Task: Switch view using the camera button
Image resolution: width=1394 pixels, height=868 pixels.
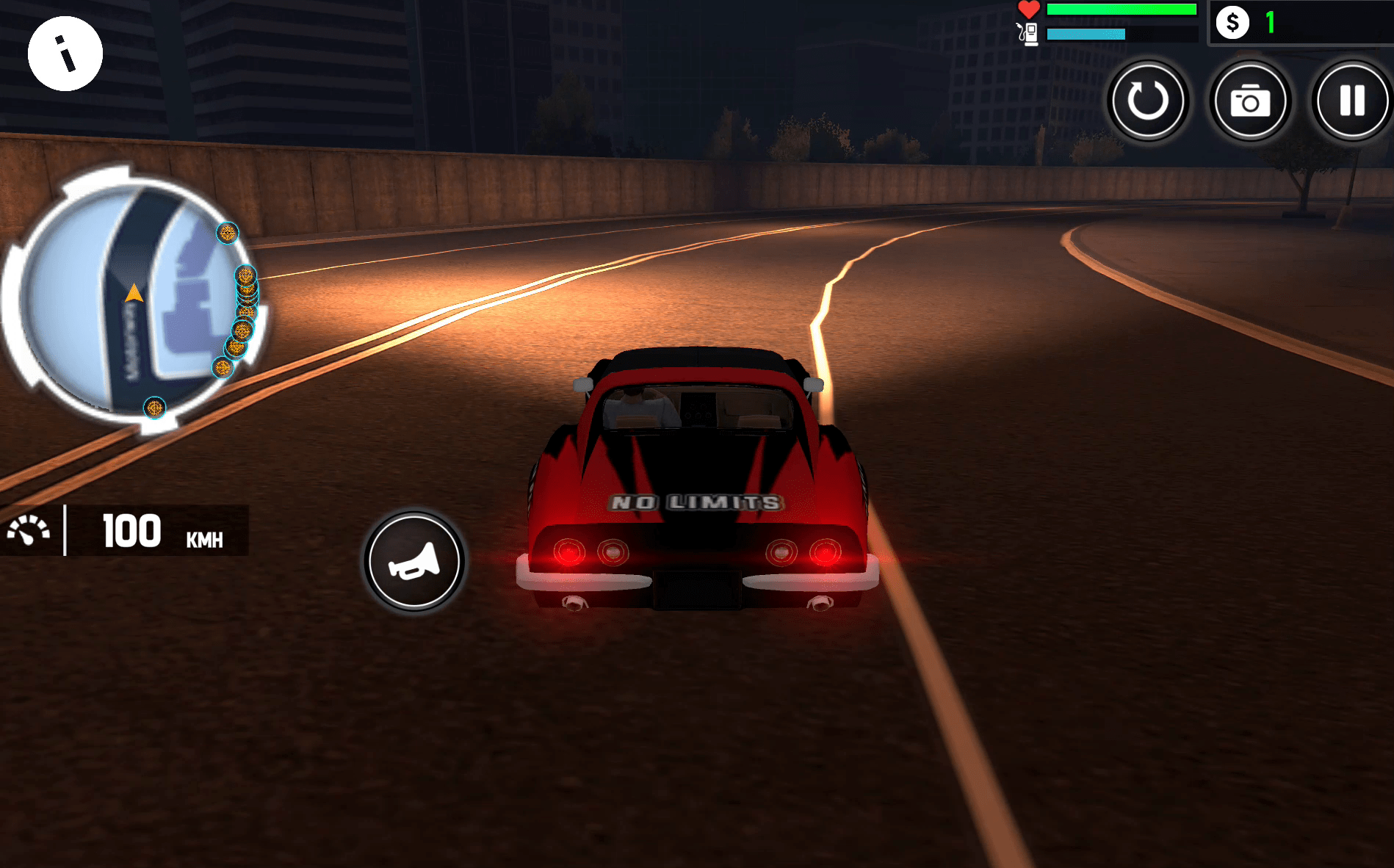Action: (1250, 101)
